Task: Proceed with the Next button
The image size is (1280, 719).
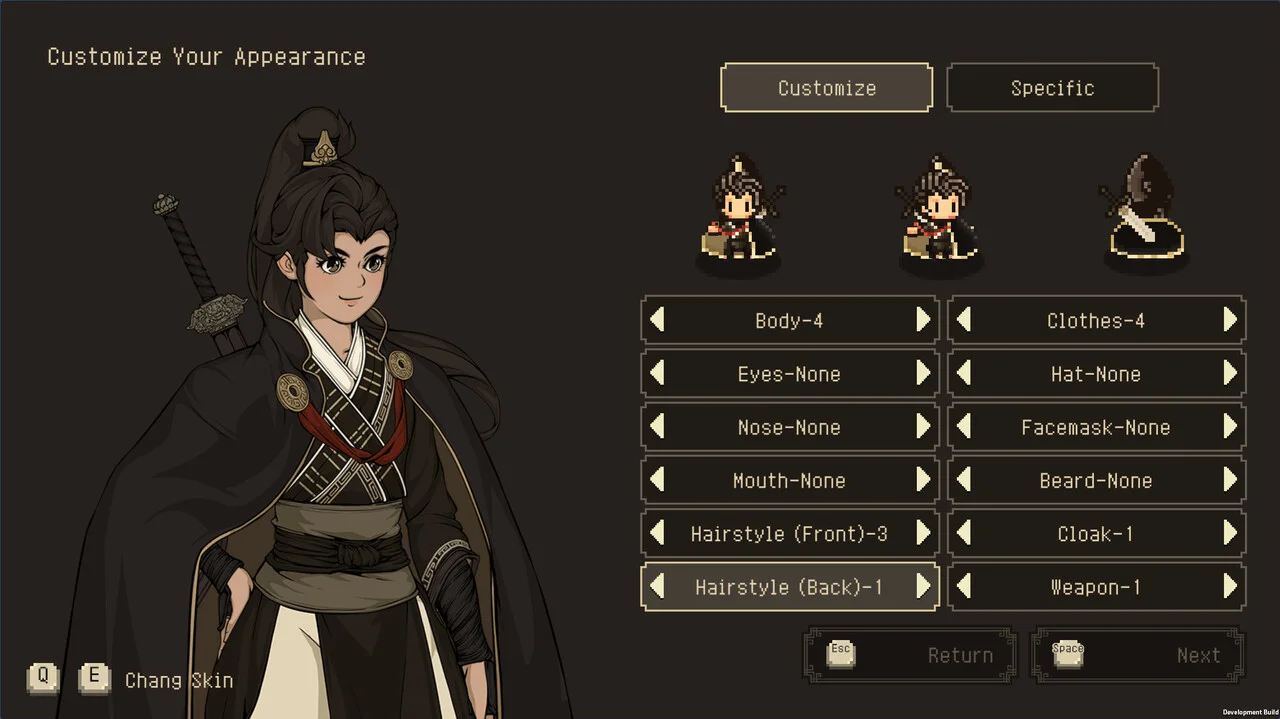Action: tap(1138, 656)
